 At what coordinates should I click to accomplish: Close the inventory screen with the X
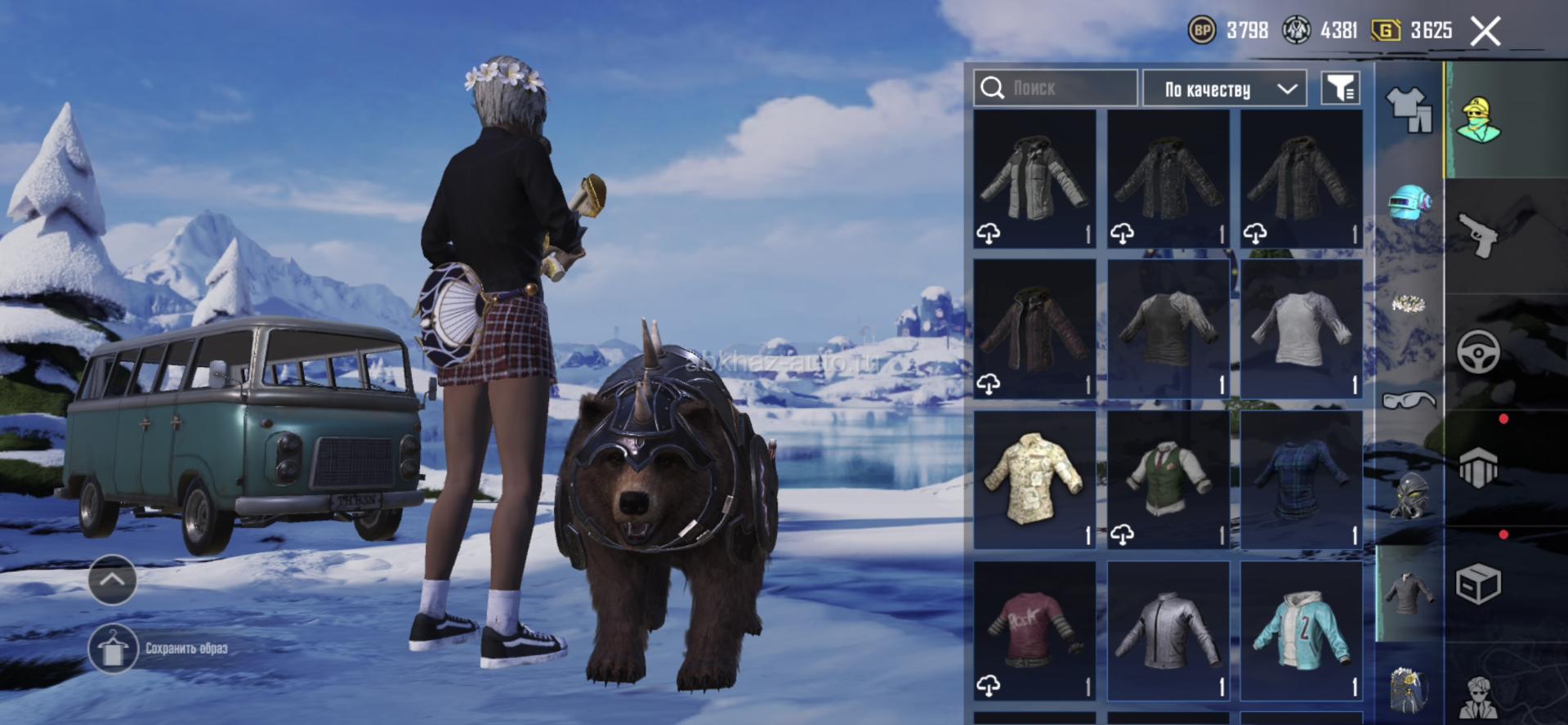click(1485, 32)
